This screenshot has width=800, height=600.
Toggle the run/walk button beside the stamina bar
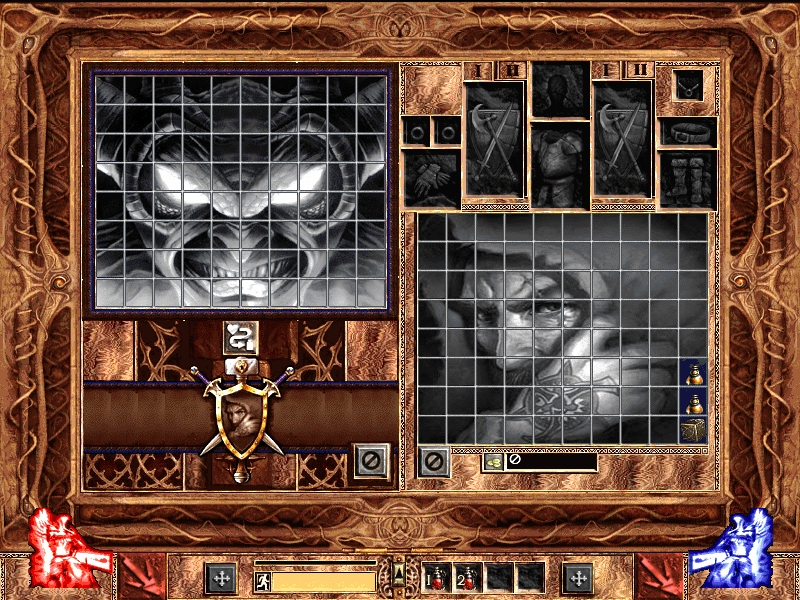262,581
